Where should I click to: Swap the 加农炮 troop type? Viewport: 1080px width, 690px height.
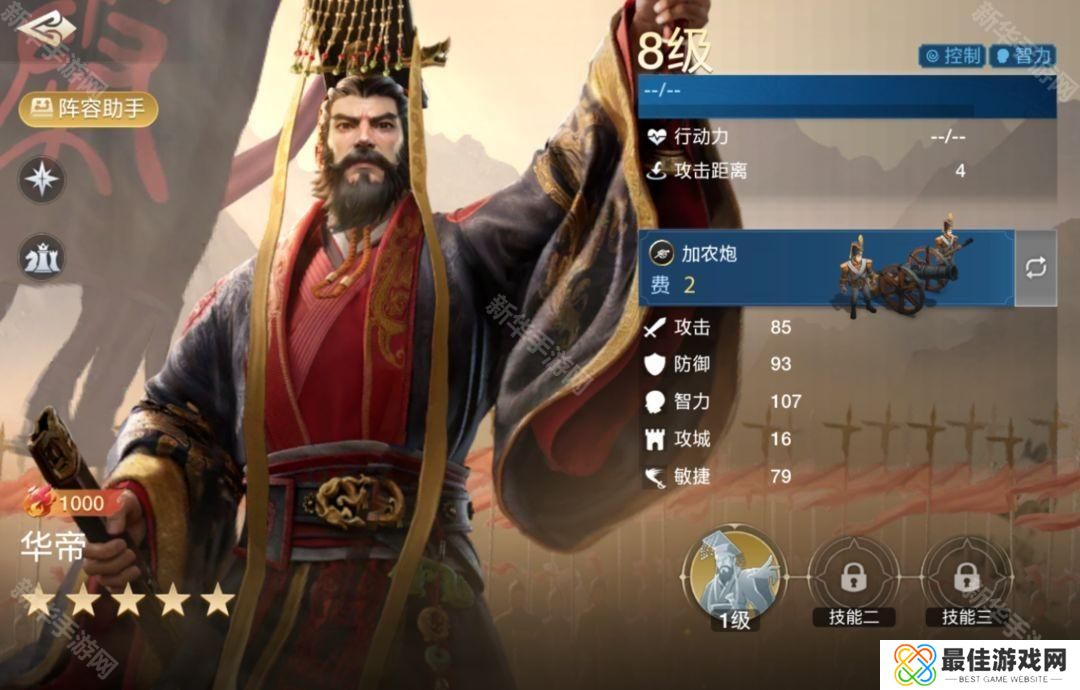point(1036,268)
